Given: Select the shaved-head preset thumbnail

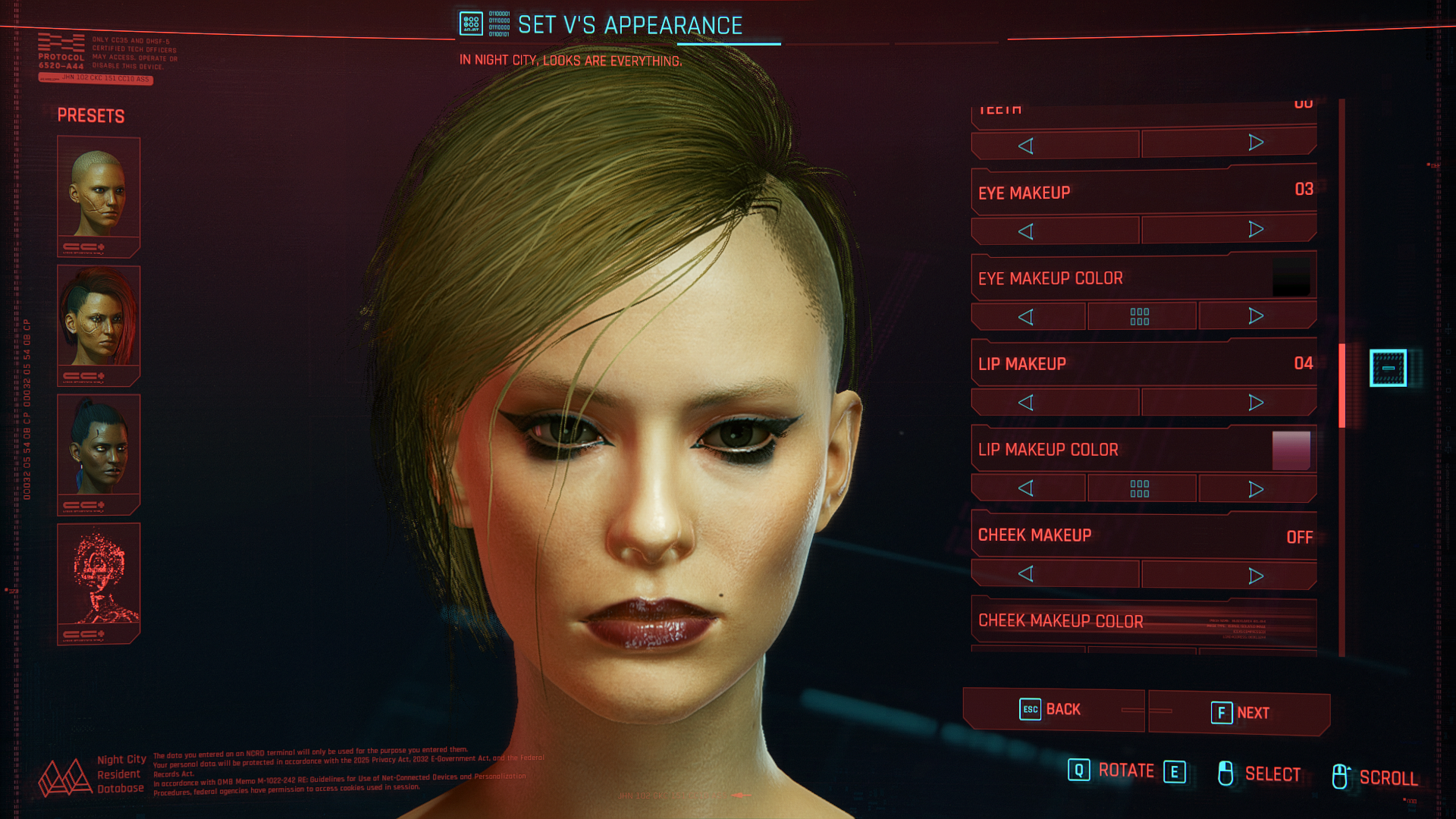Looking at the screenshot, I should 99,196.
